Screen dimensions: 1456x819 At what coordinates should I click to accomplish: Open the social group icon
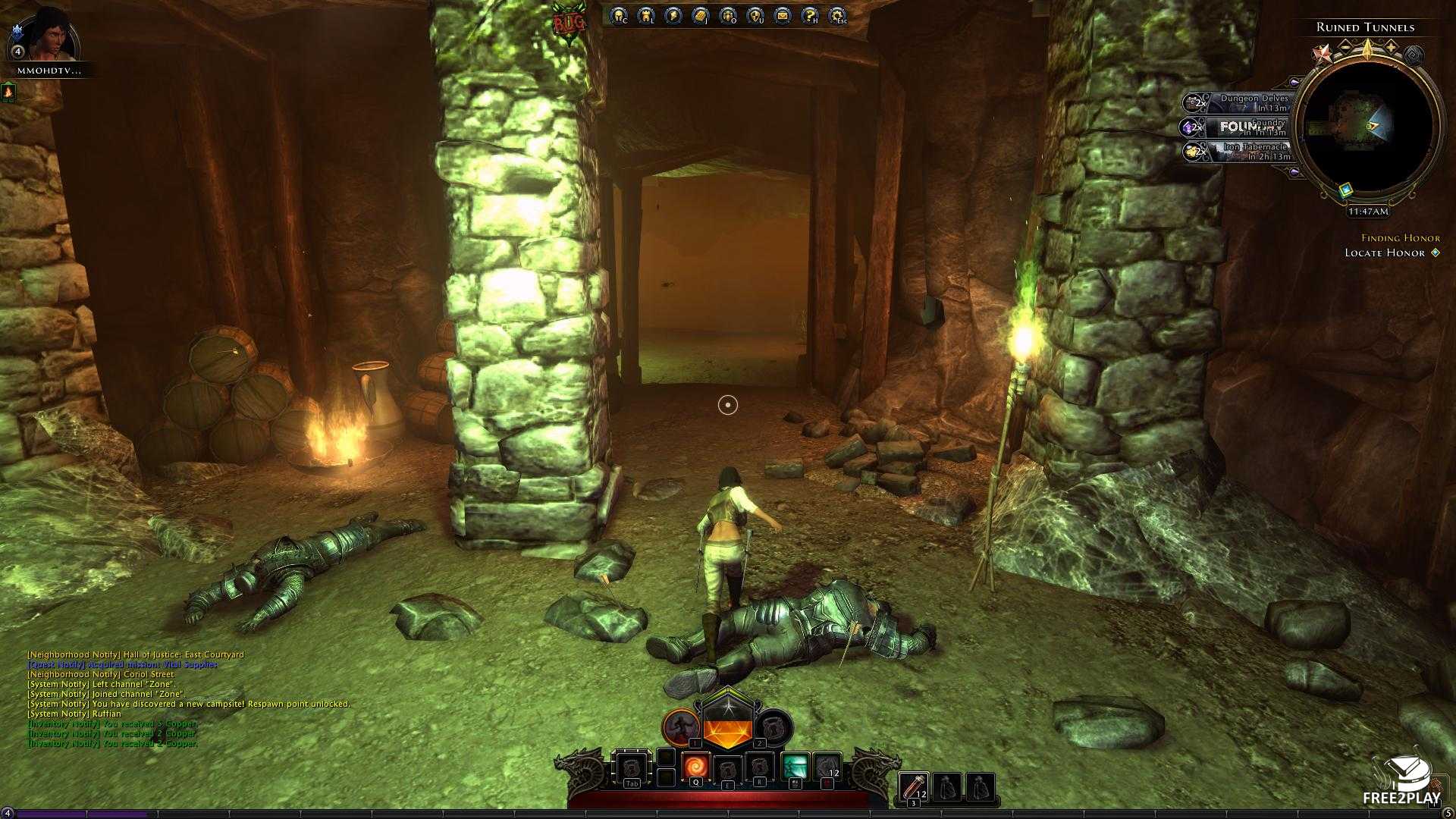727,15
